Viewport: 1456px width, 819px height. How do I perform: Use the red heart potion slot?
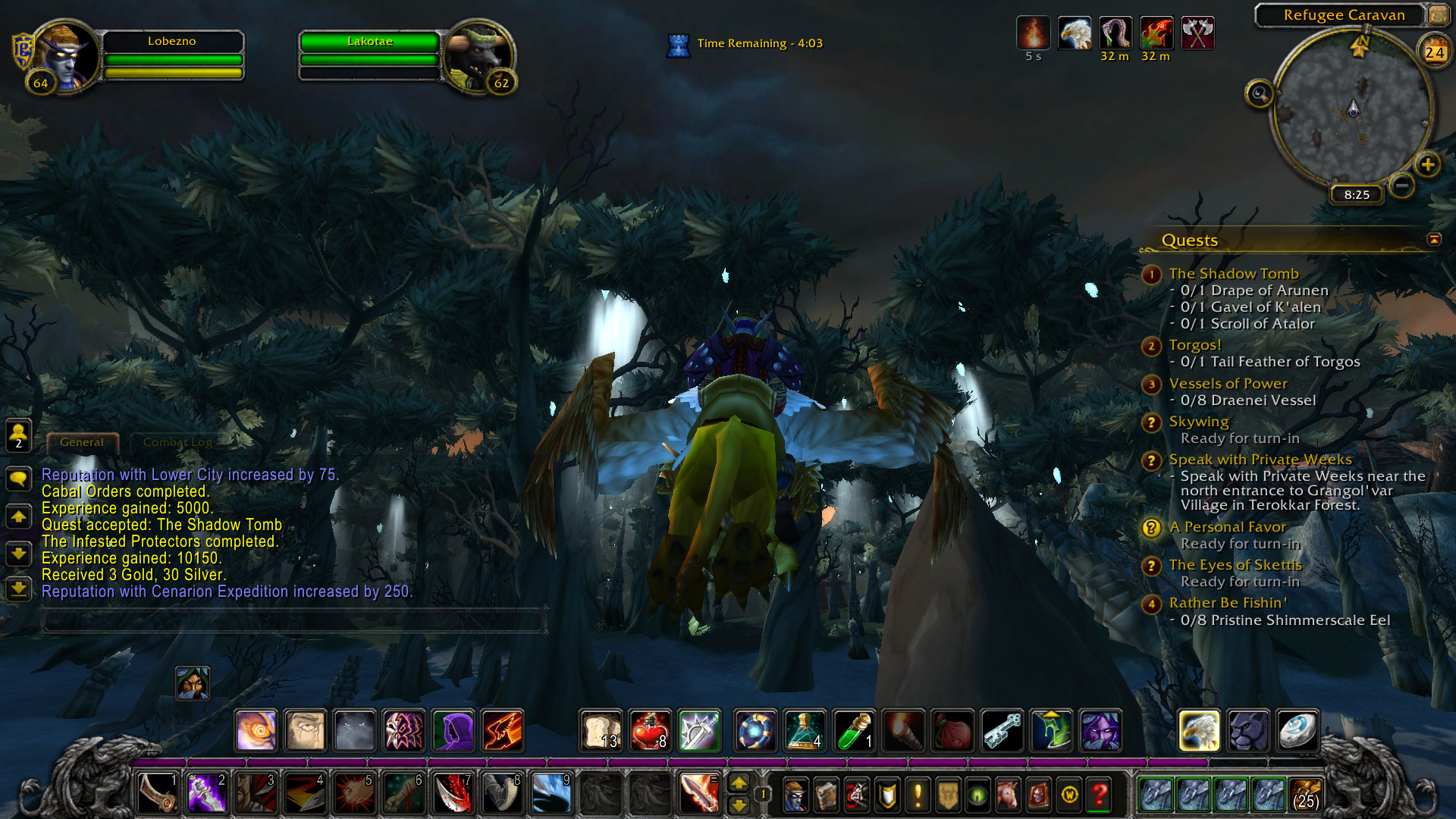click(x=649, y=730)
